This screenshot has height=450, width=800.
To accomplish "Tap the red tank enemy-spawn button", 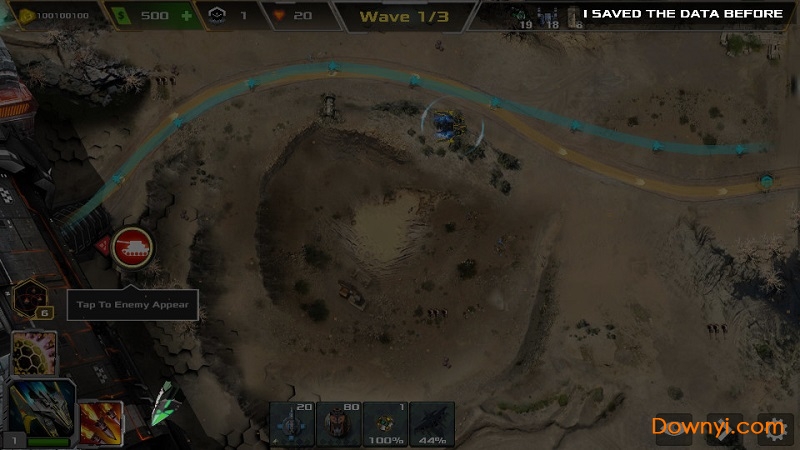I will coord(132,244).
